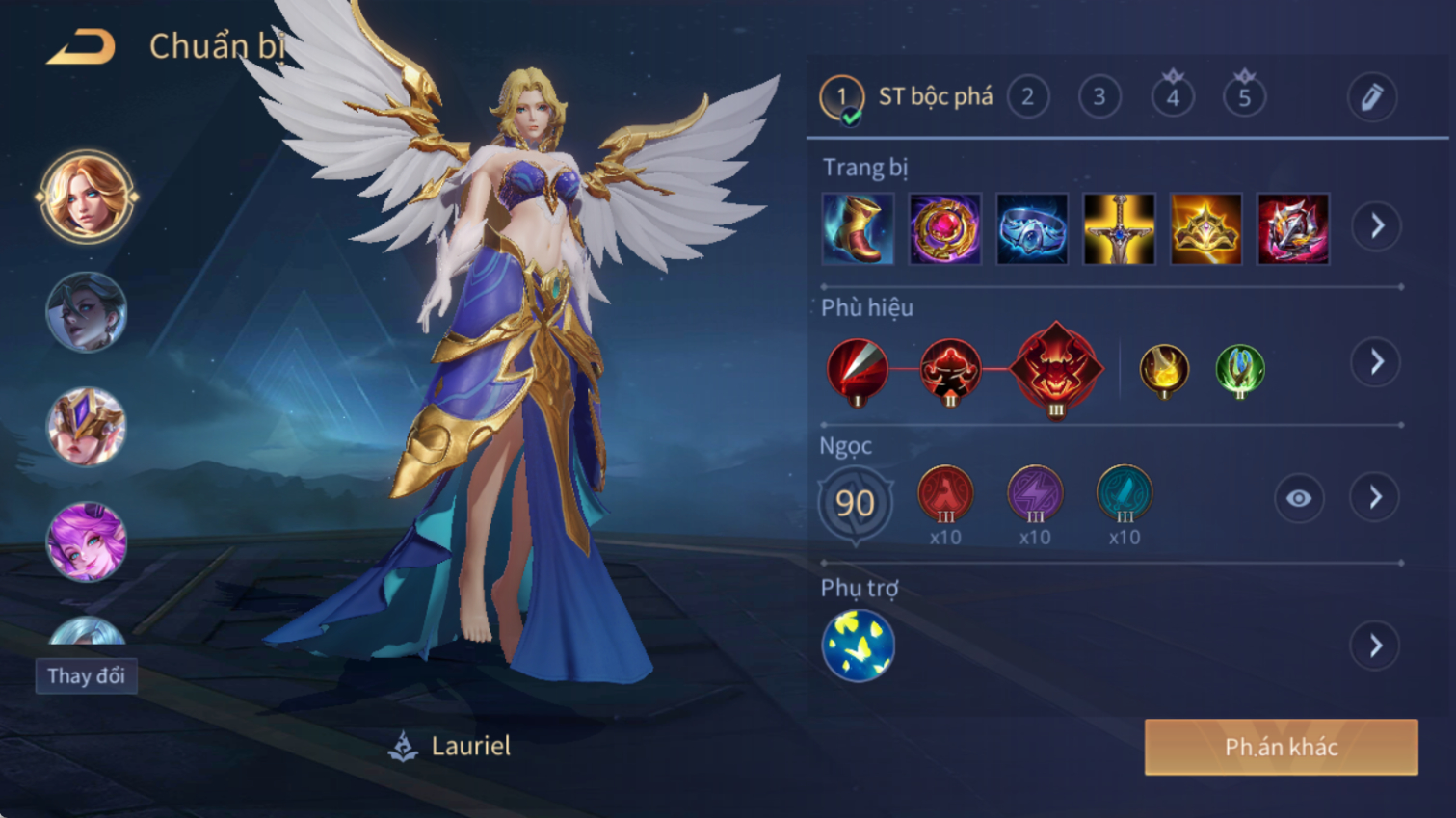Select the blonde Lauriel hero portrait
Viewport: 1456px width, 818px height.
[x=87, y=197]
